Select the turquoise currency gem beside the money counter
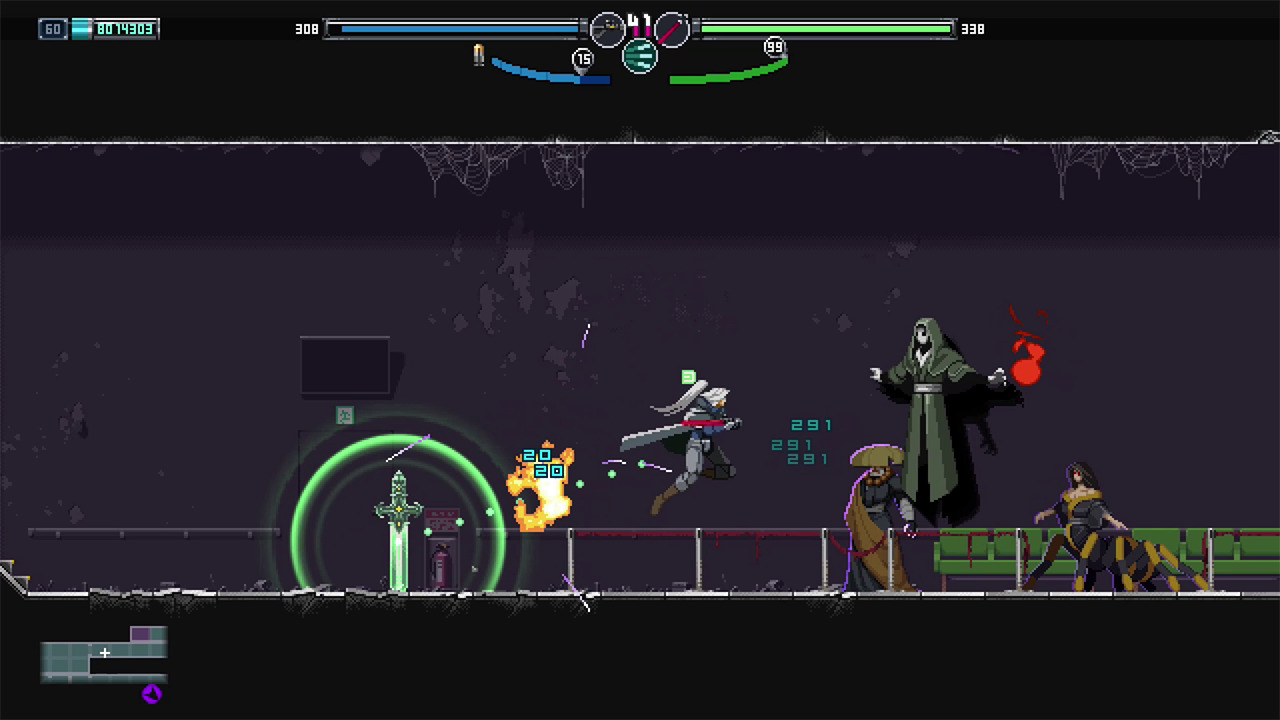The width and height of the screenshot is (1280, 720). pos(80,28)
